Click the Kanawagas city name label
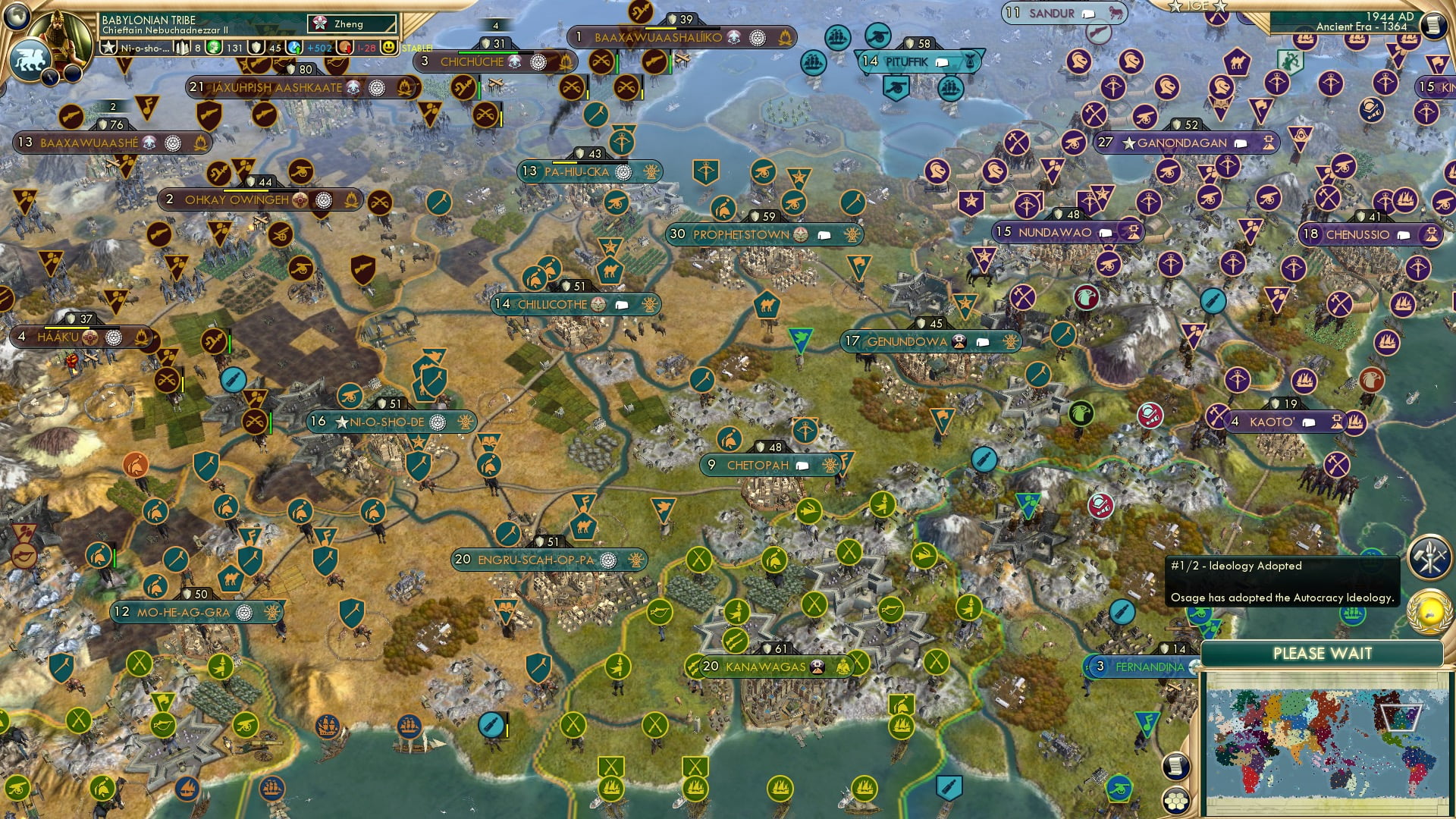This screenshot has width=1456, height=819. tap(766, 667)
